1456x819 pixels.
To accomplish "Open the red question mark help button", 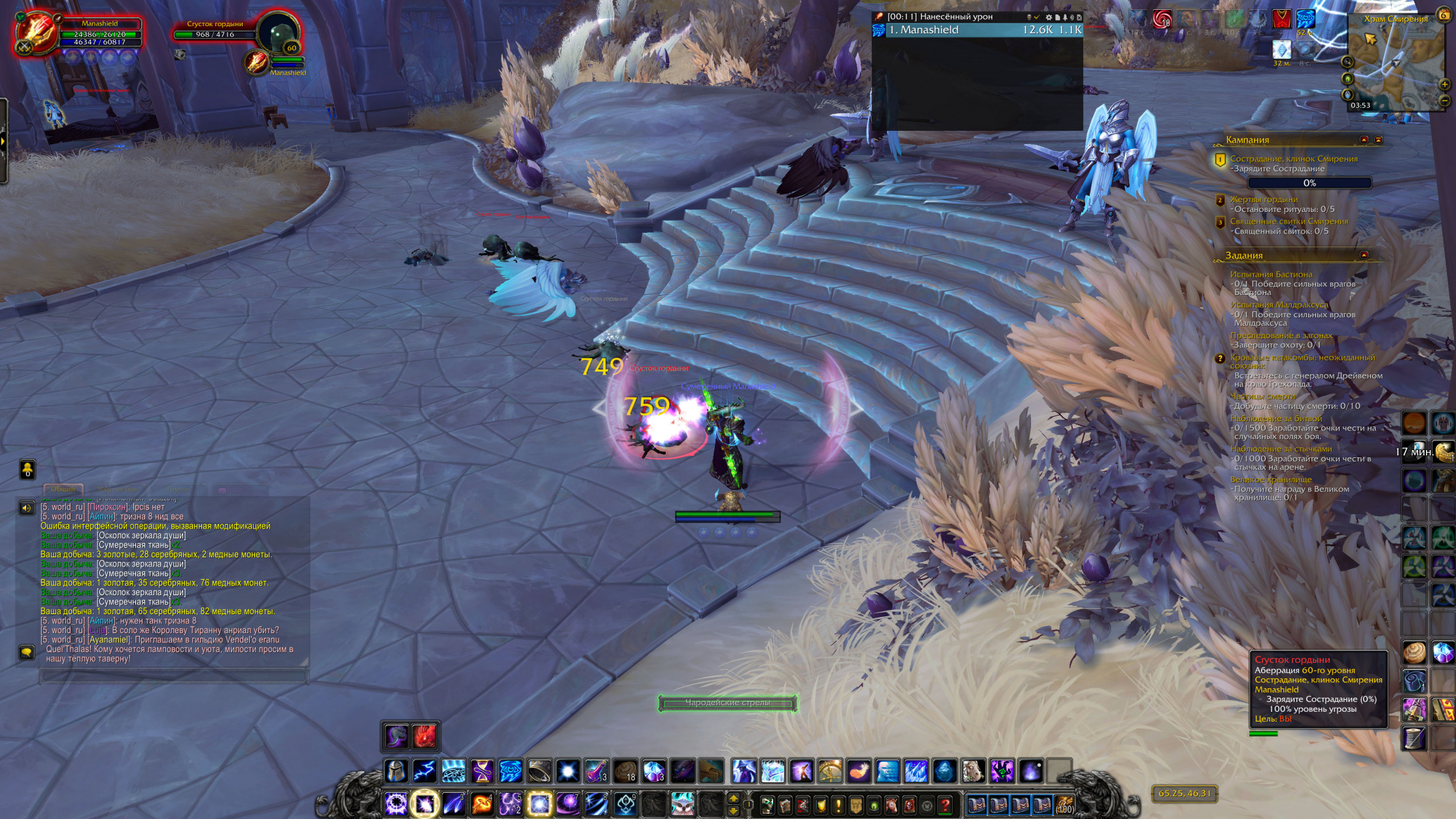I will pos(945,805).
